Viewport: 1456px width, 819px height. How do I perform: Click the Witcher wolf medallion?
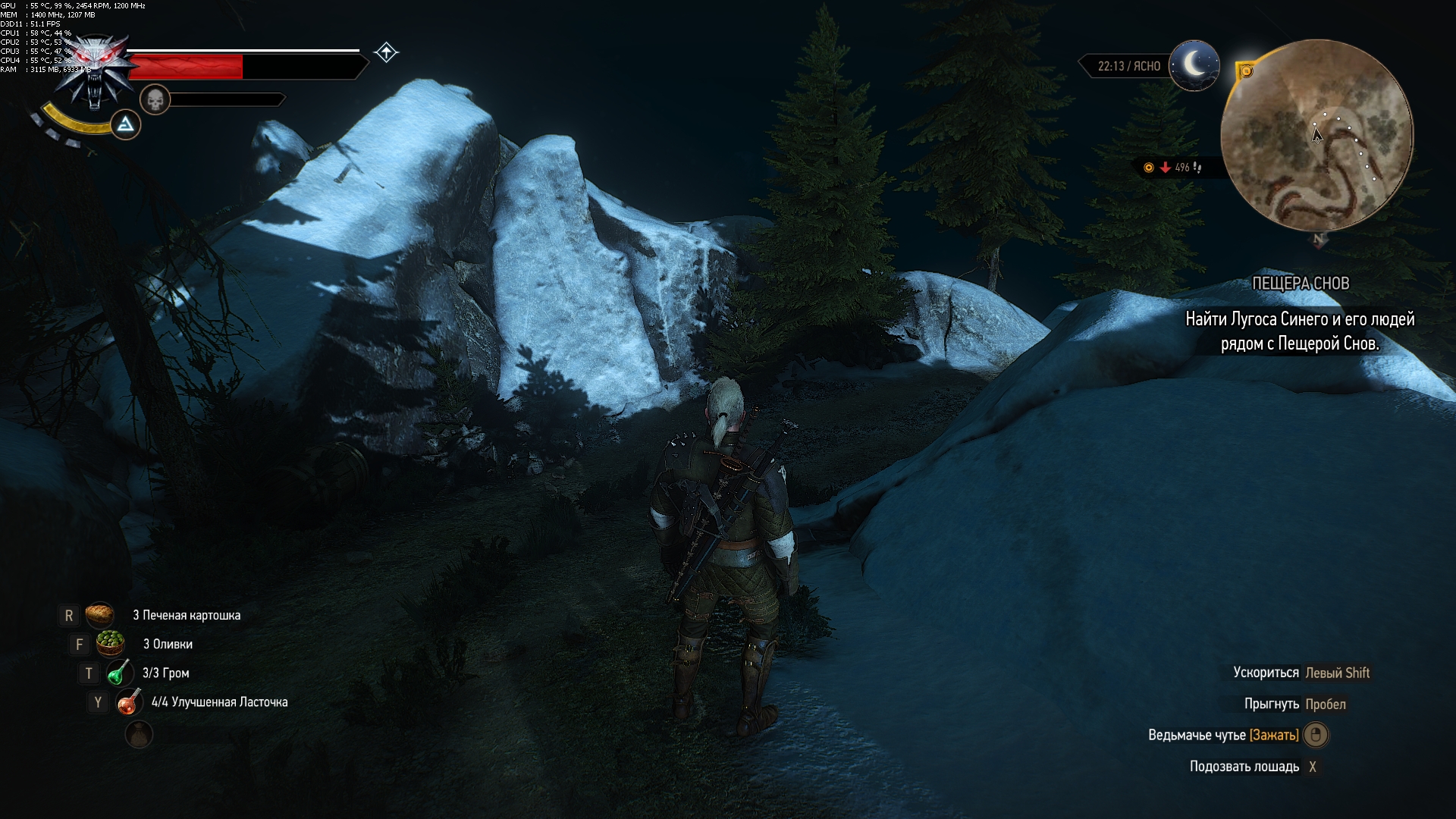tap(96, 72)
